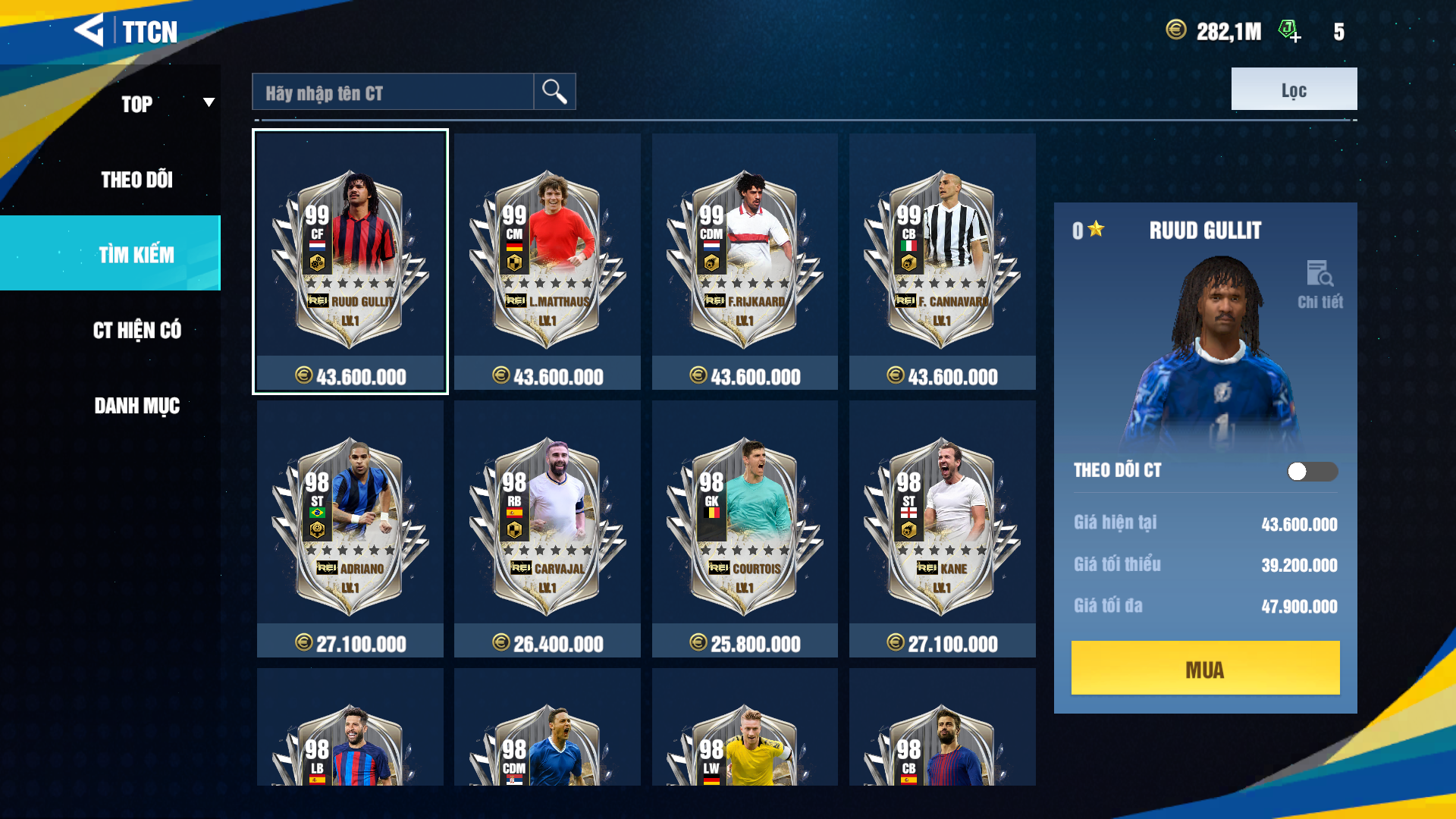Choose the Adriano 98 ST card

click(350, 529)
